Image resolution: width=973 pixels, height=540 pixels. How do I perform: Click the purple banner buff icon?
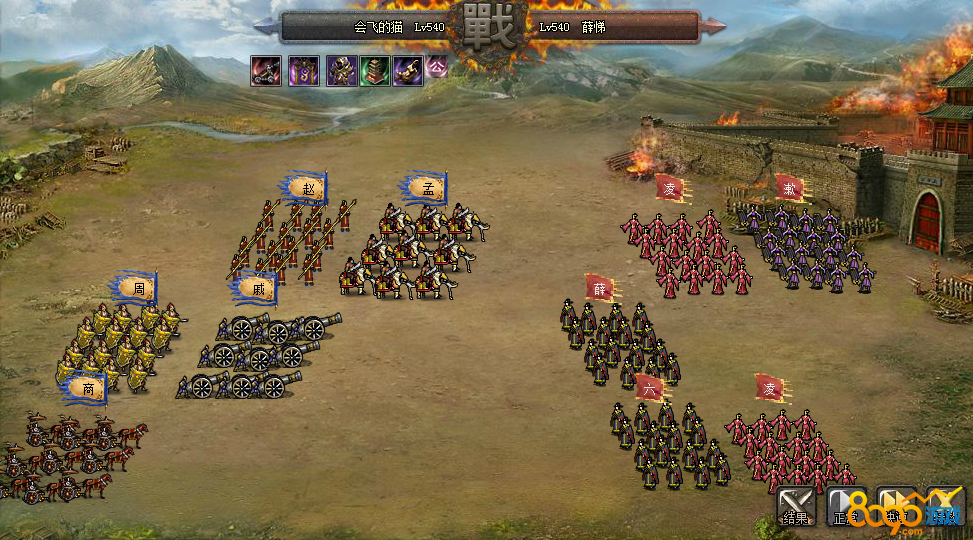[x=304, y=71]
